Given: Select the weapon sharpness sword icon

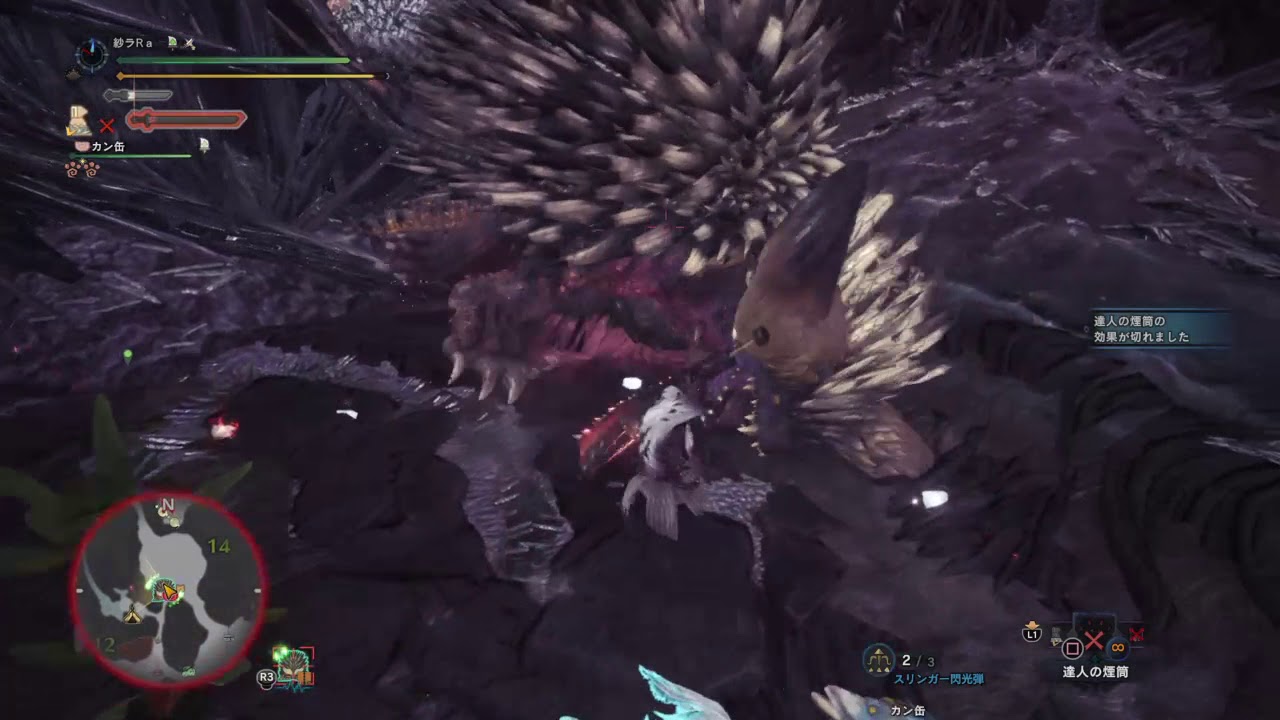Looking at the screenshot, I should tap(138, 94).
